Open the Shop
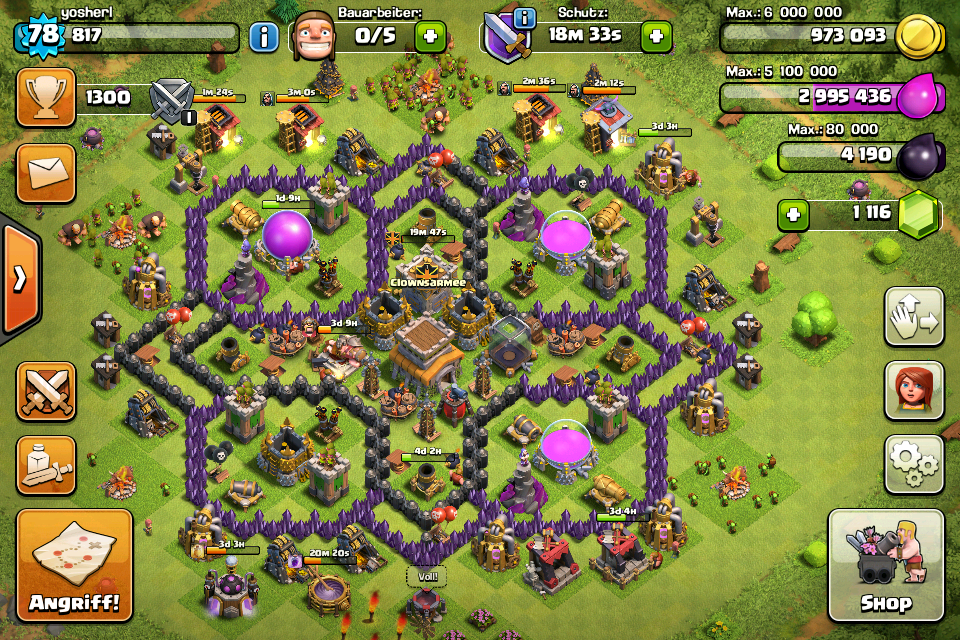Screen dimensions: 960x640 [x=885, y=565]
